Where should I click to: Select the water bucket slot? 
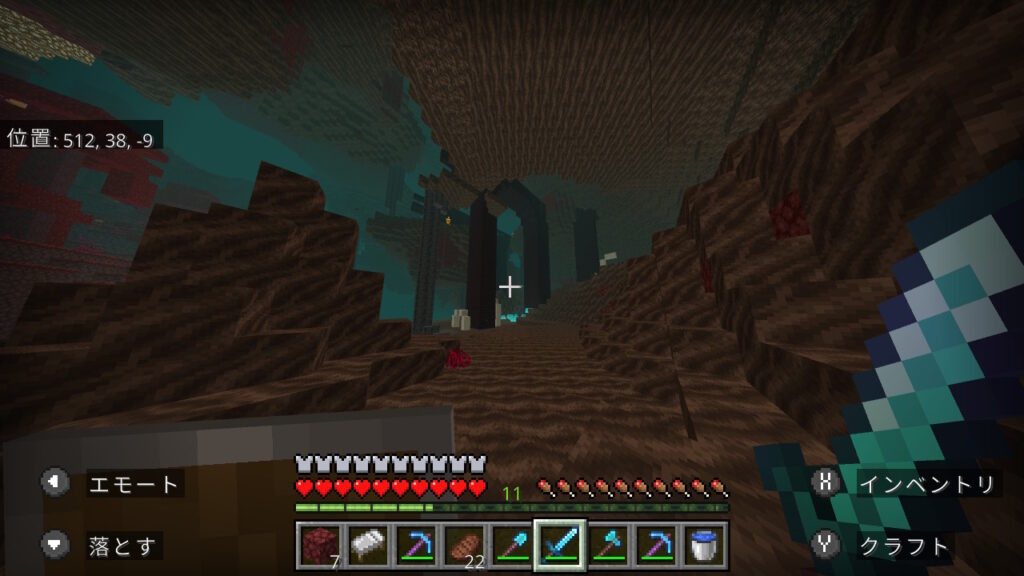[x=703, y=544]
